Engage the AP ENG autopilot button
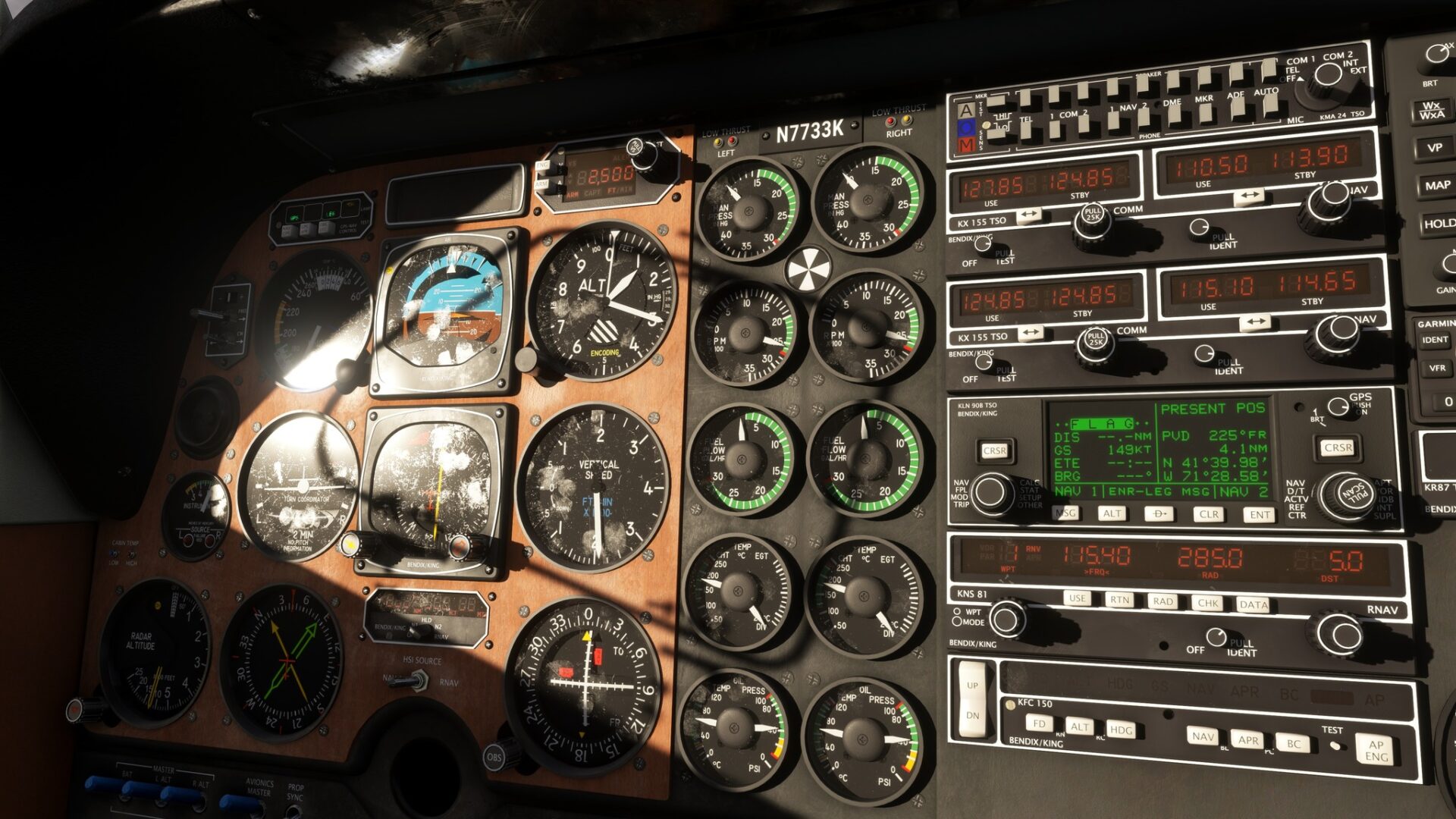The width and height of the screenshot is (1456, 819). tap(1376, 751)
